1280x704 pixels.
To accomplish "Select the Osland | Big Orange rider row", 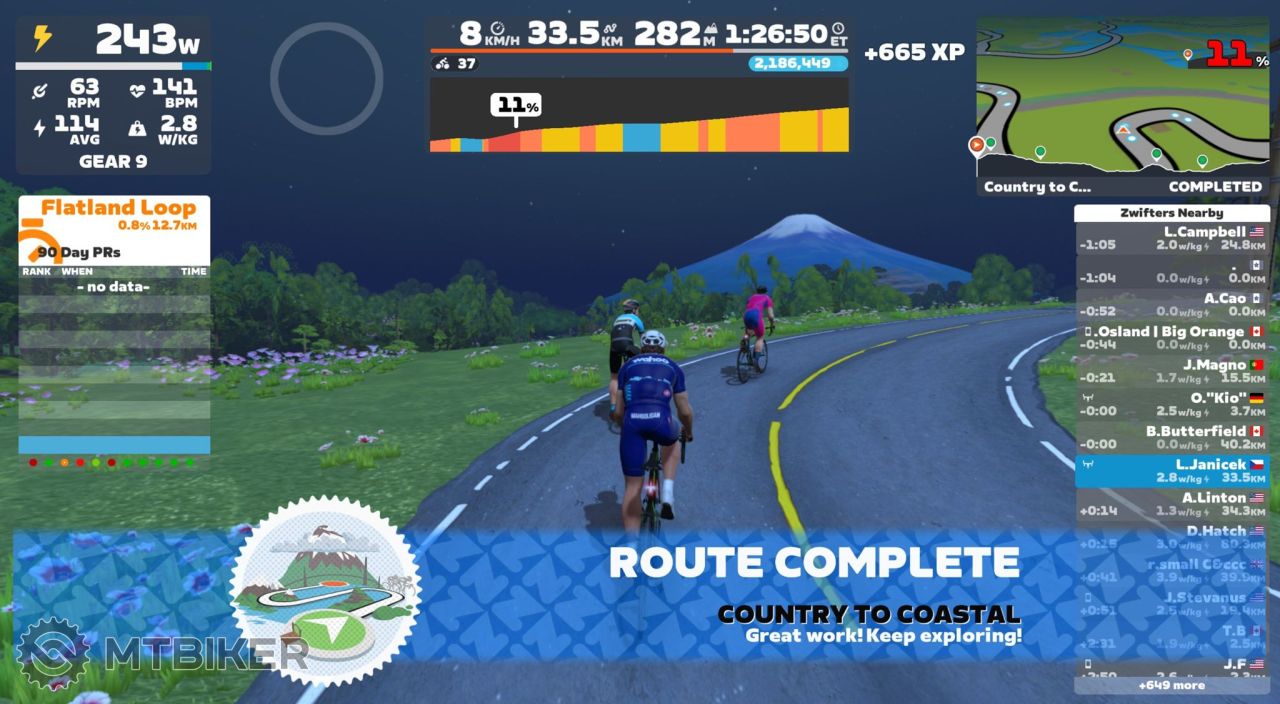I will (x=1171, y=337).
